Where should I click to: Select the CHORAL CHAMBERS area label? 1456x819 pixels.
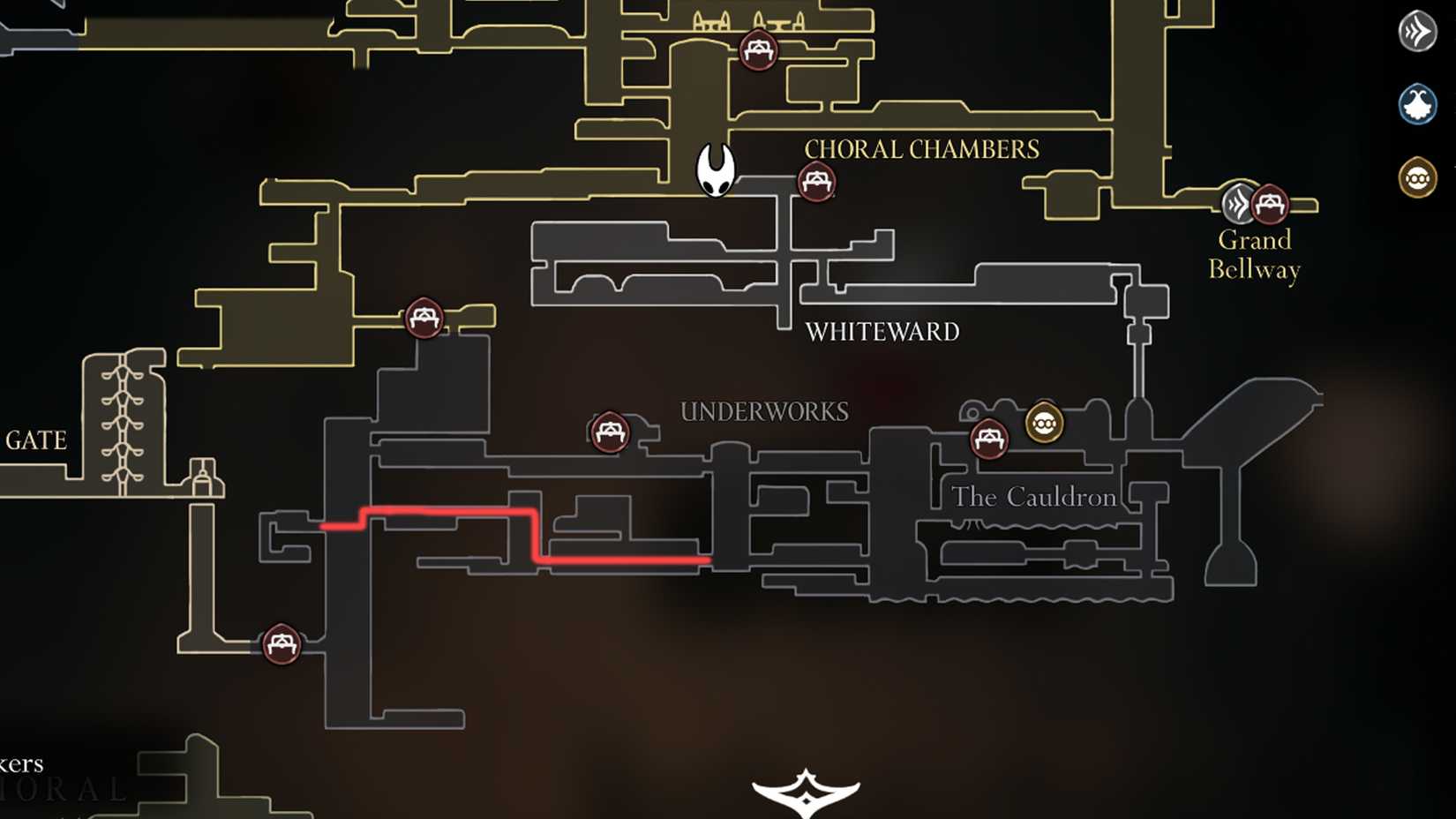[x=920, y=148]
